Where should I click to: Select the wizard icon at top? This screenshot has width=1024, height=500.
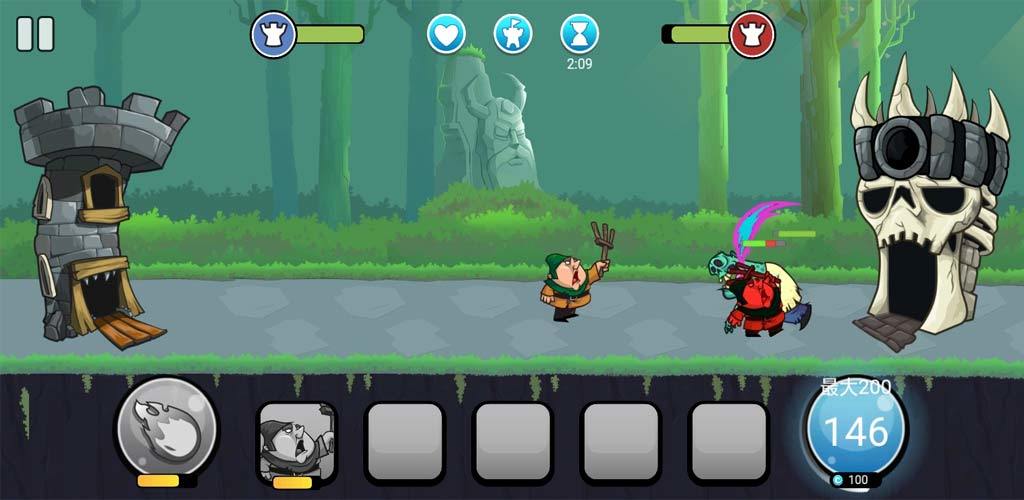(x=512, y=34)
